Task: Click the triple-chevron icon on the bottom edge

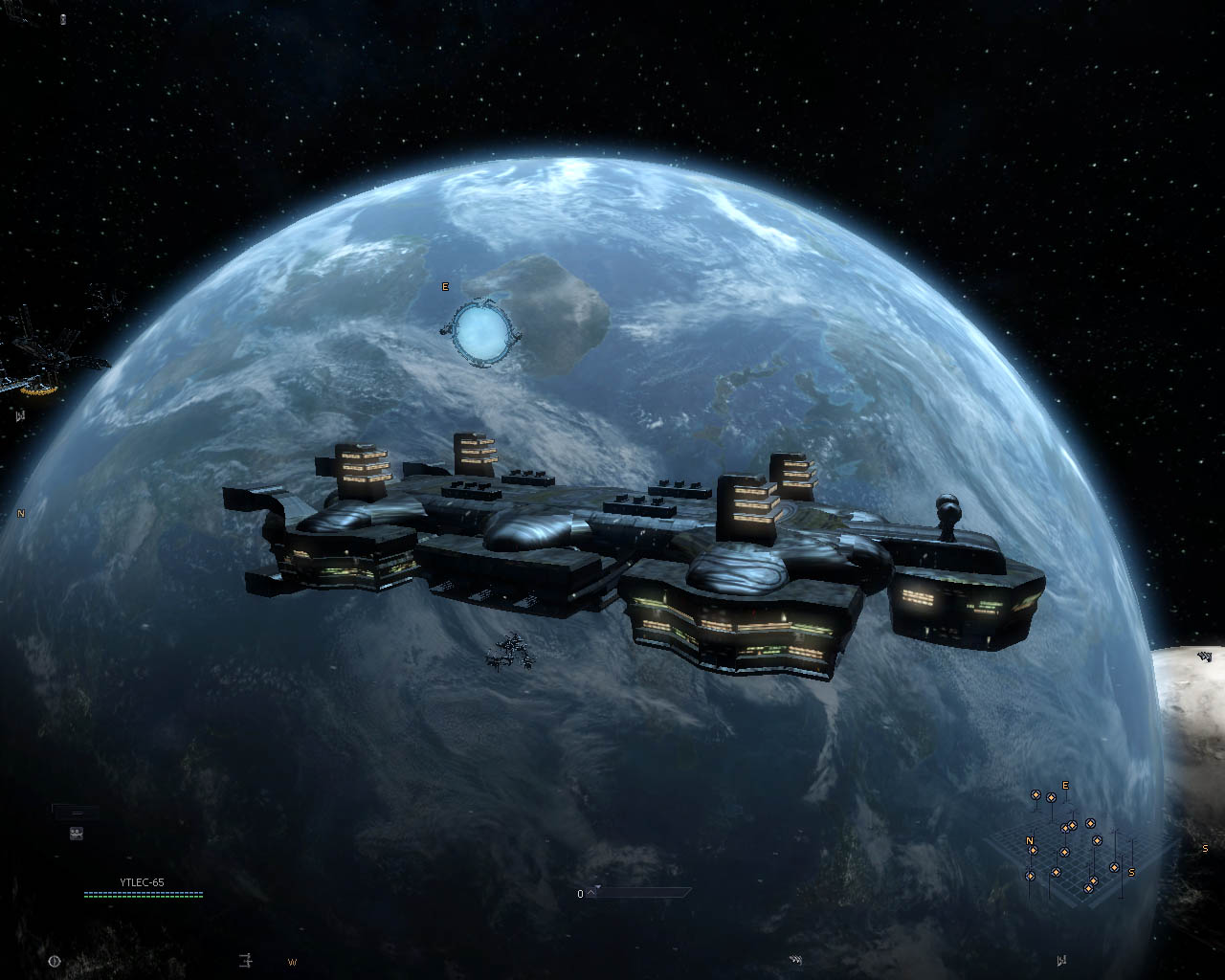Action: click(795, 960)
